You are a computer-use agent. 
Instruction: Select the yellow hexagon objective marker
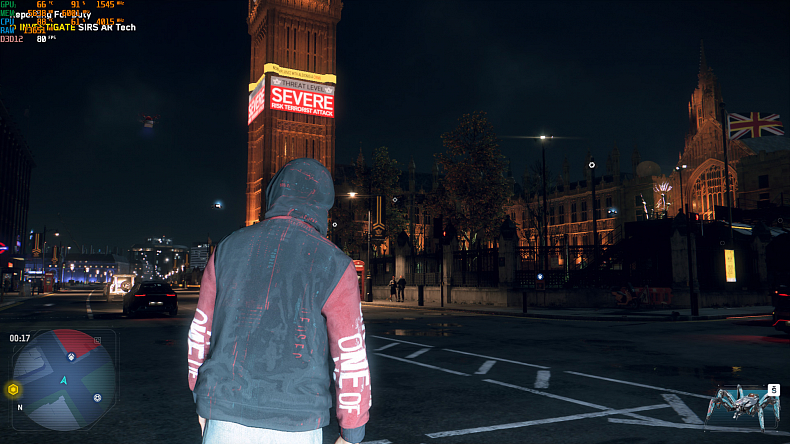coord(13,389)
